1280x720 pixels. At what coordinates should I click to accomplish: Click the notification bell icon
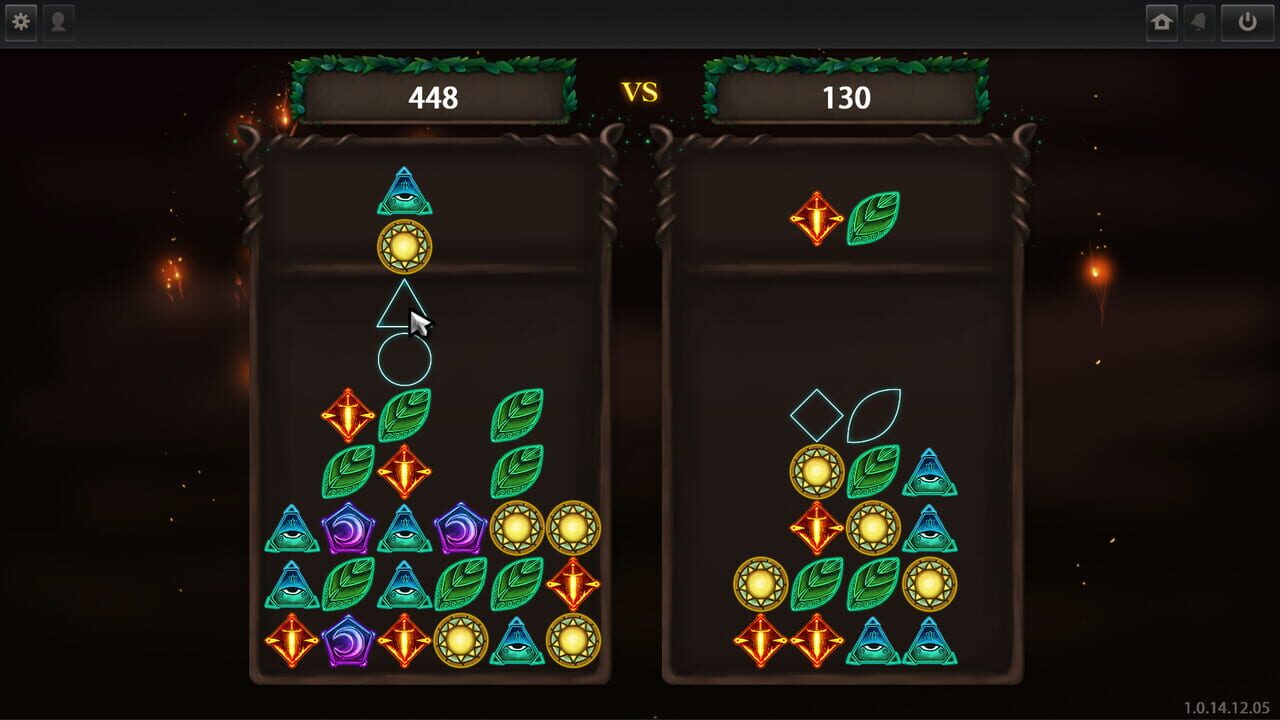pyautogui.click(x=1199, y=21)
